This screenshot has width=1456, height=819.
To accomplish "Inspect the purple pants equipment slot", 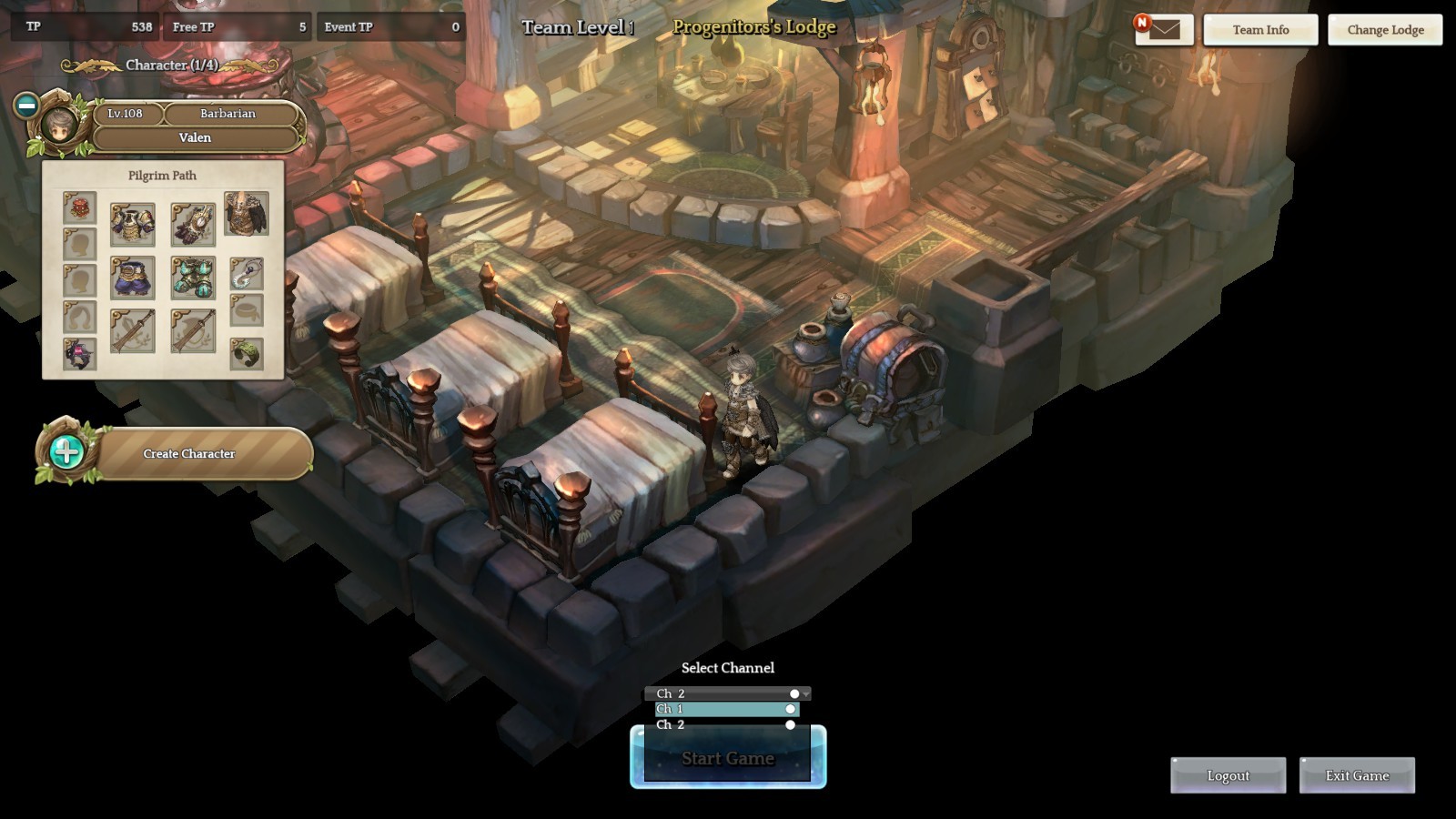I will click(x=132, y=278).
